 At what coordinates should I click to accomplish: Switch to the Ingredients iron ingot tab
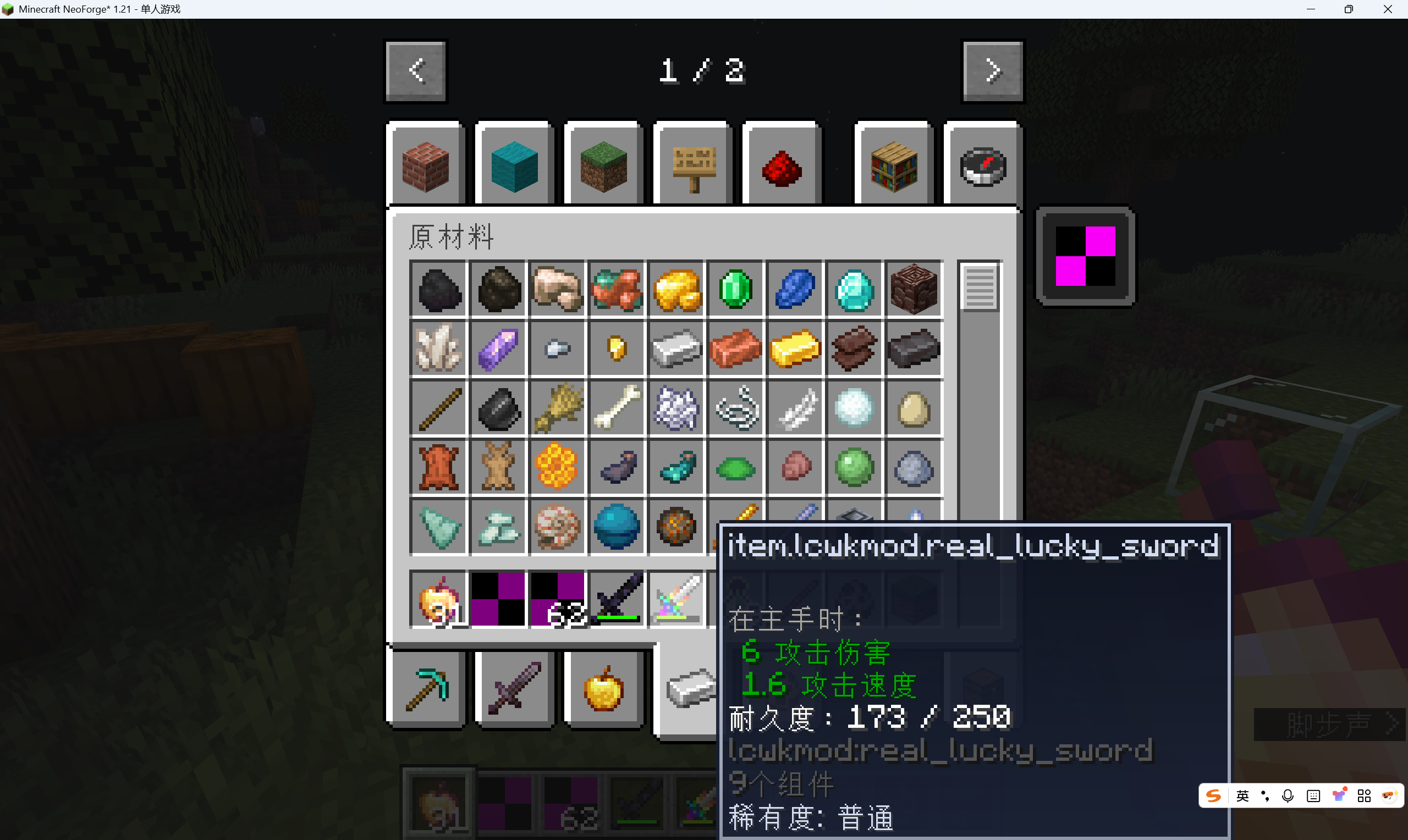[x=691, y=688]
